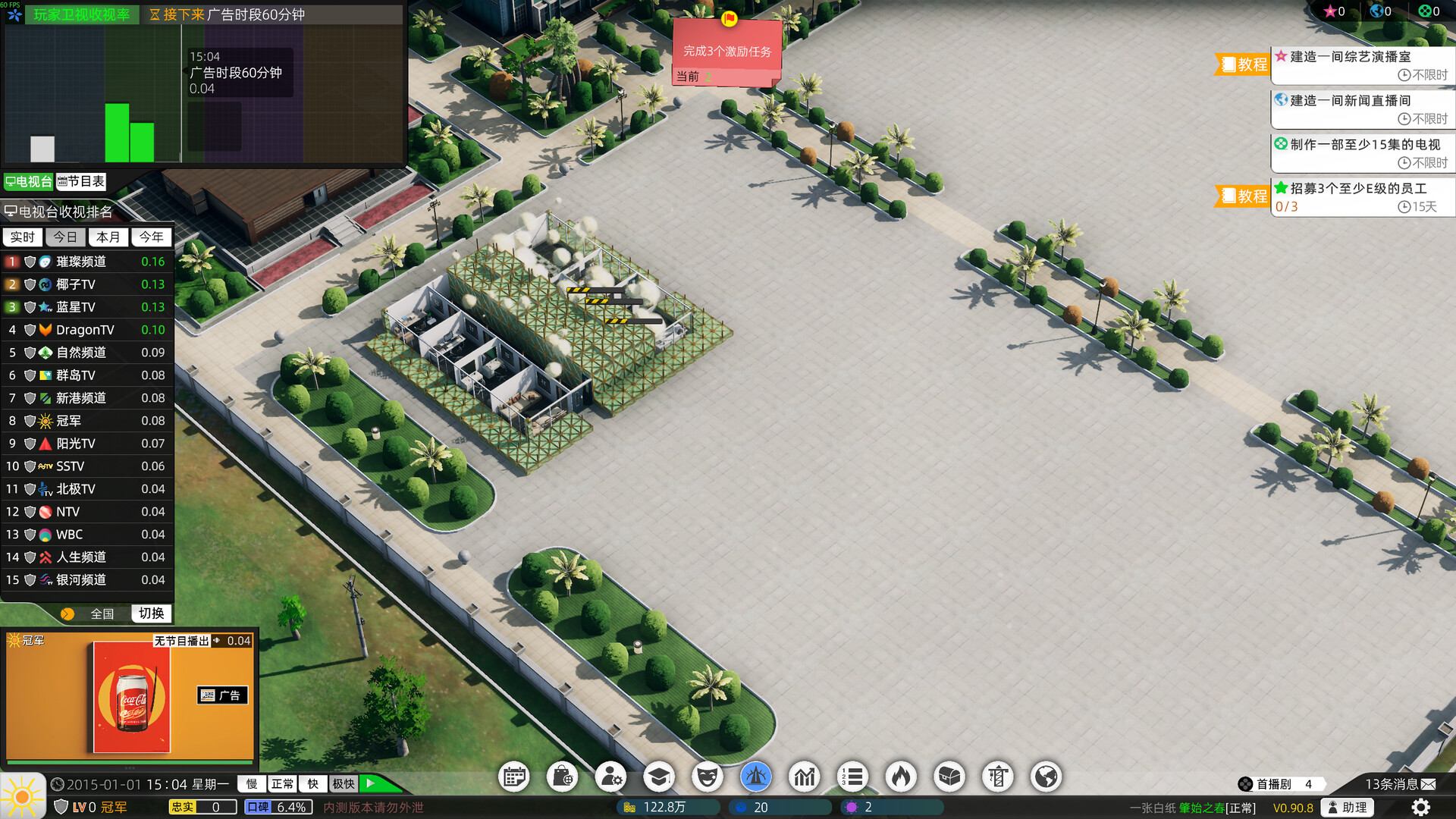Open settings via the gear icon
The width and height of the screenshot is (1456, 819).
tap(1421, 808)
